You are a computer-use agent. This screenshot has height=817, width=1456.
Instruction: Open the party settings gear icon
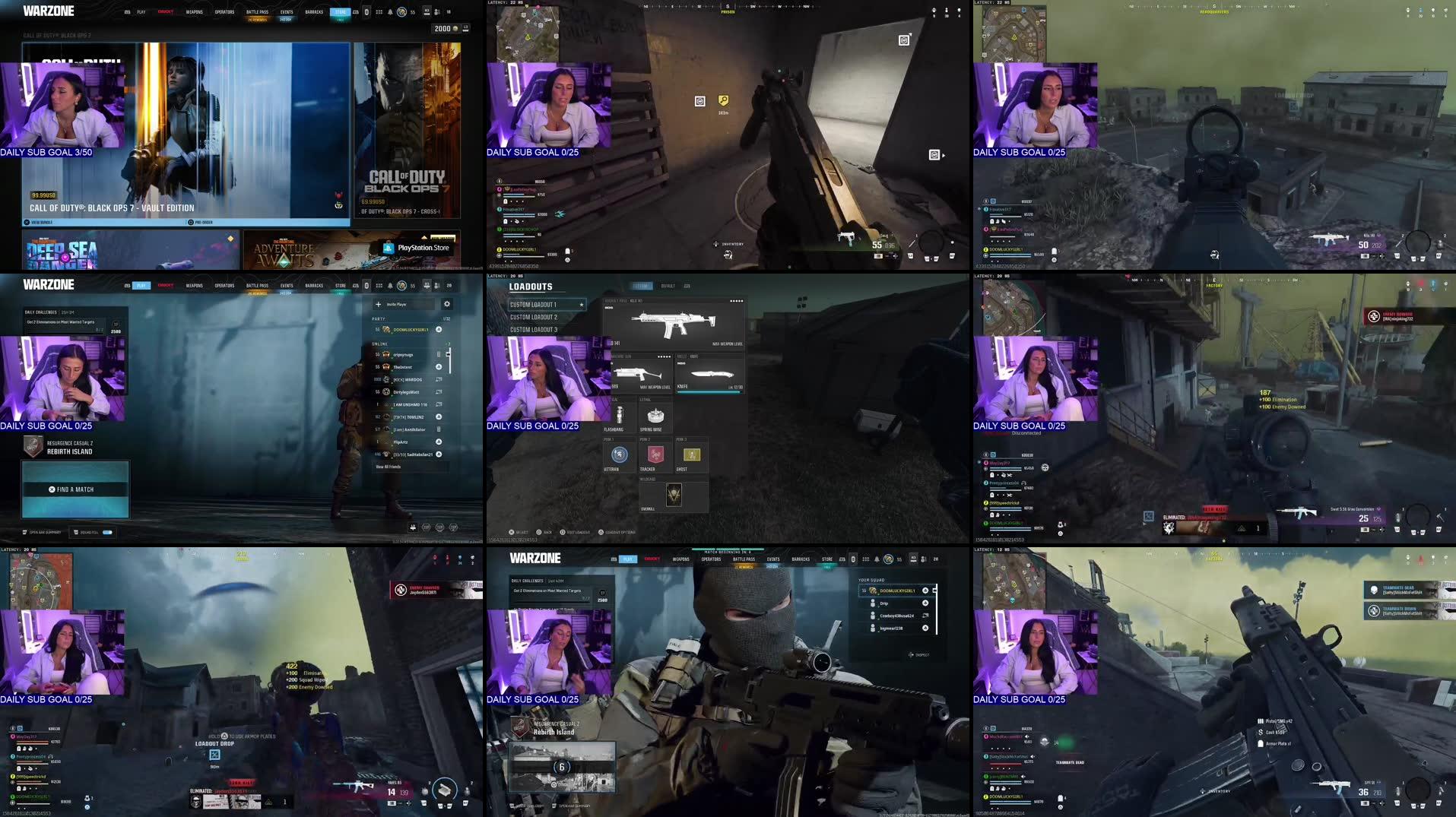447,305
